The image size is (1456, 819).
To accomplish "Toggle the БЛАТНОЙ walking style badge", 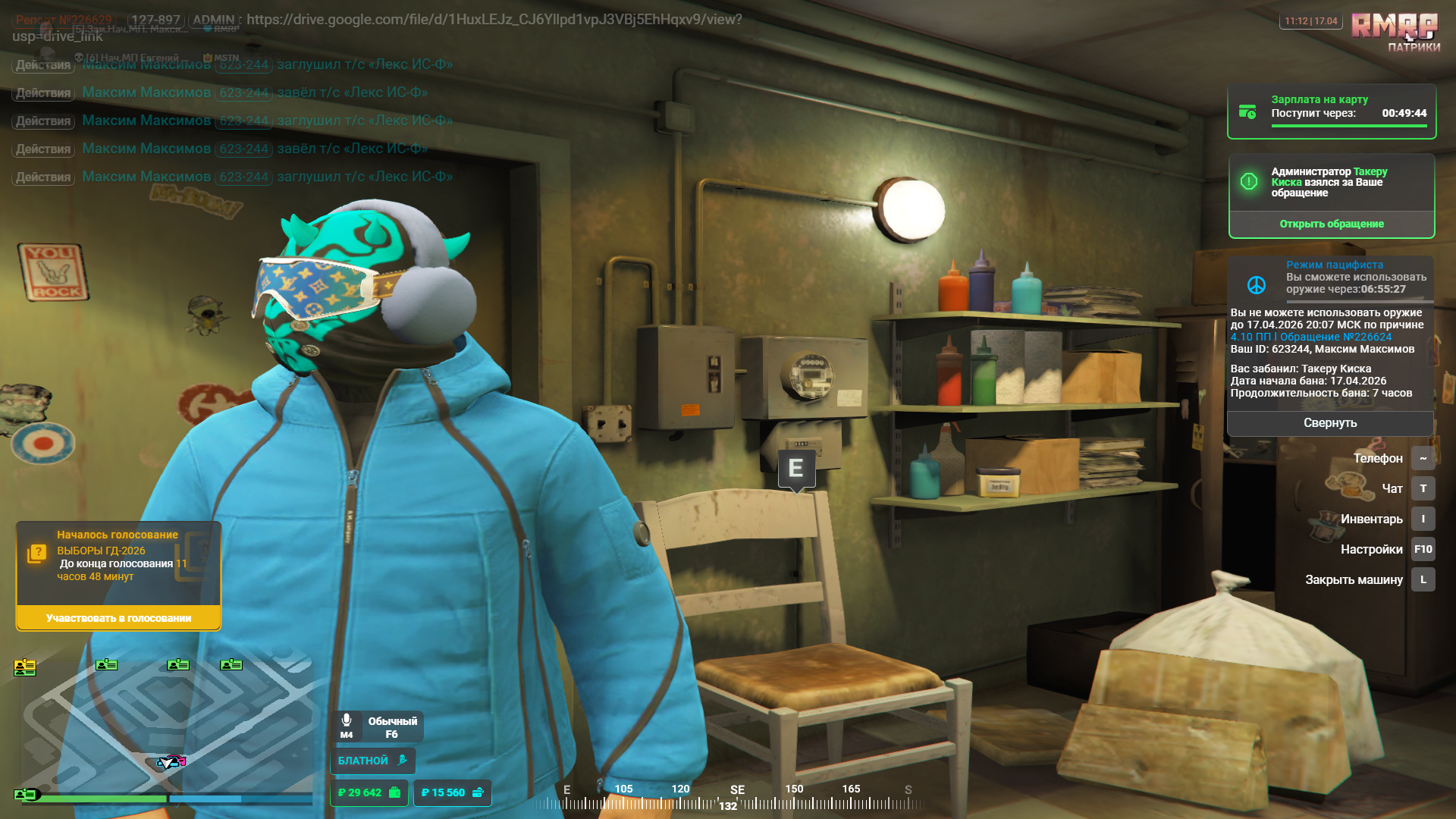I will click(x=372, y=761).
